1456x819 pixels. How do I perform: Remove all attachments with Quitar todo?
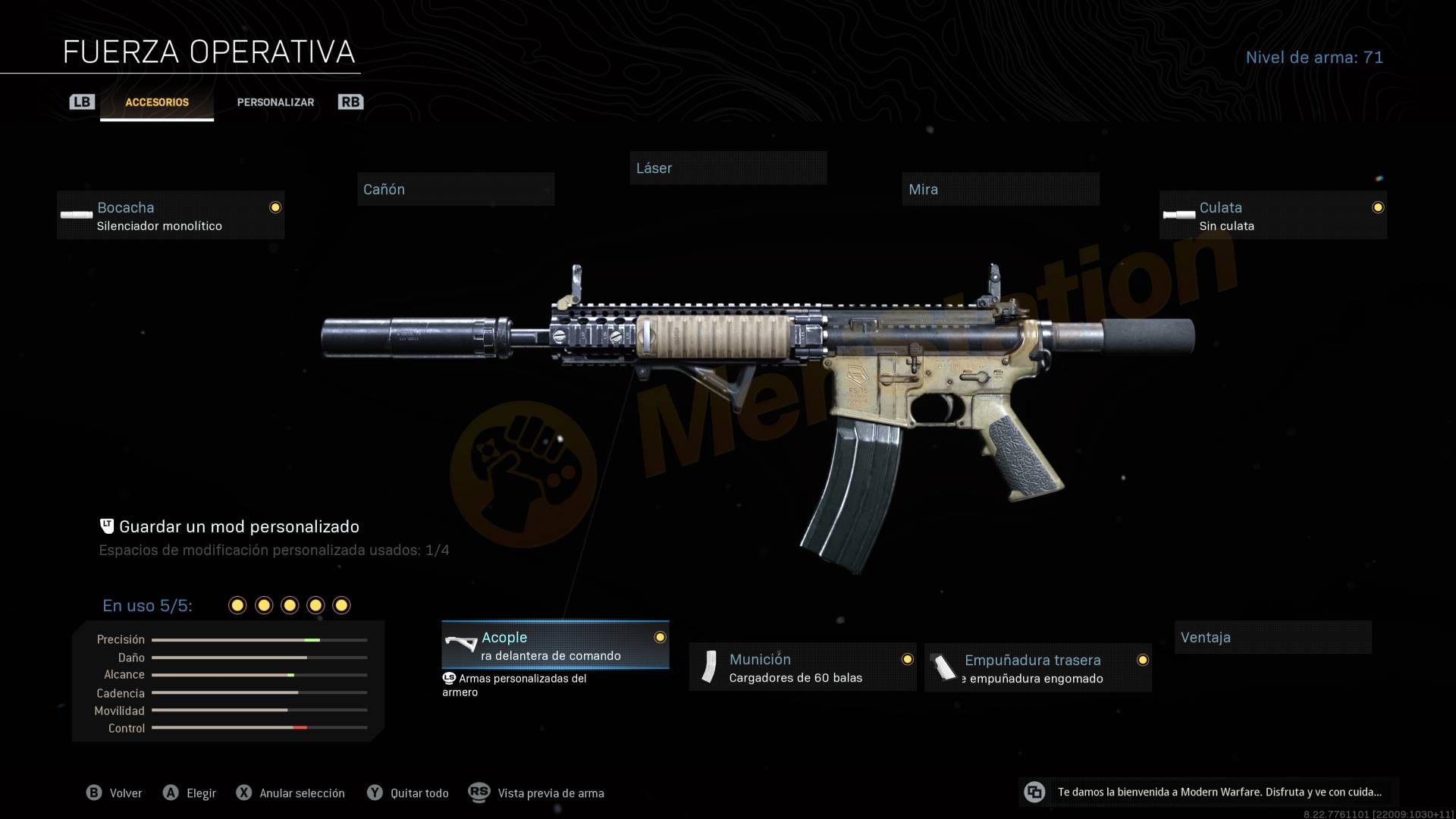pyautogui.click(x=409, y=793)
